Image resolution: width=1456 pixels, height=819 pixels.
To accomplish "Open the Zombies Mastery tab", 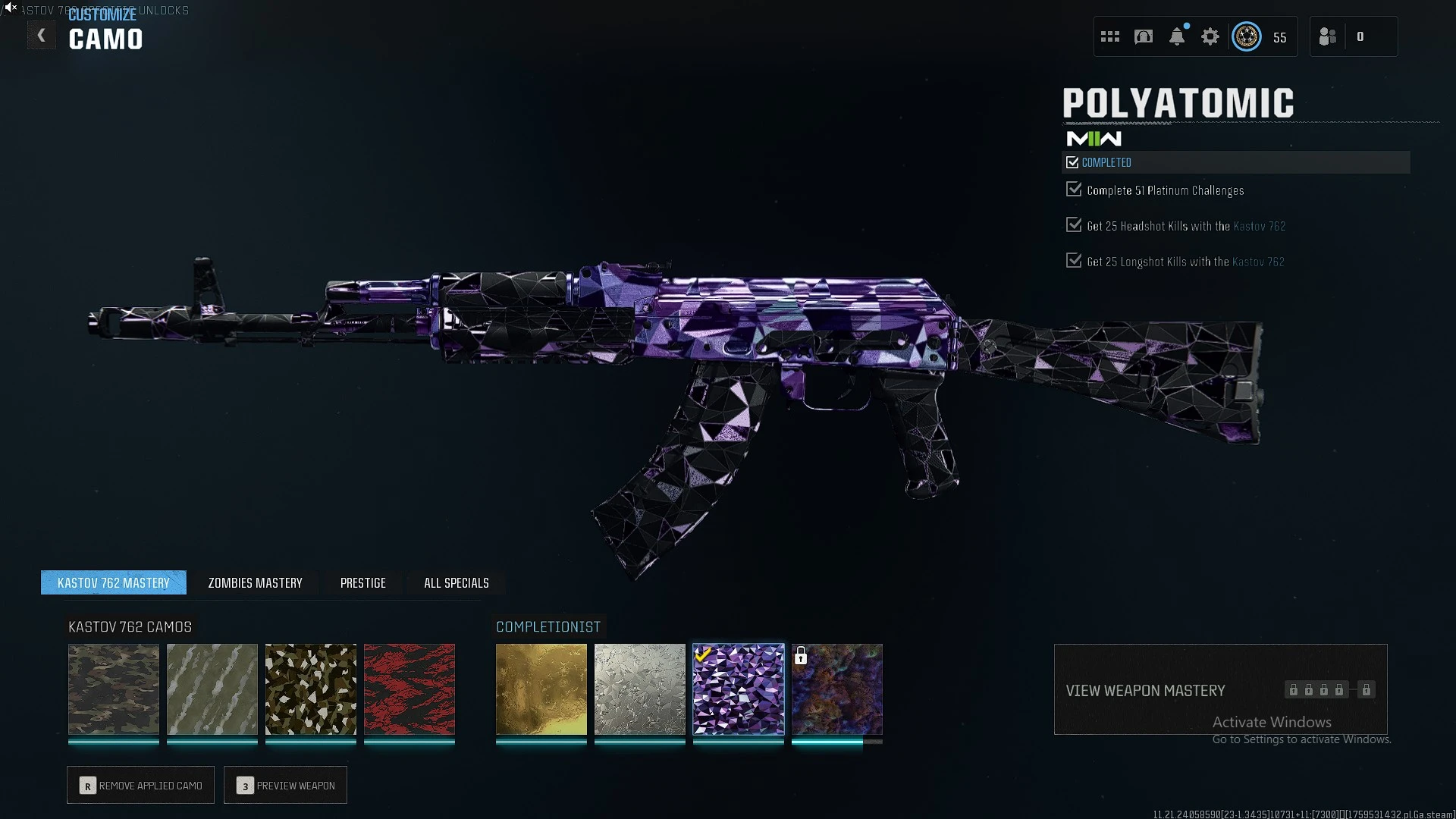I will click(x=255, y=582).
